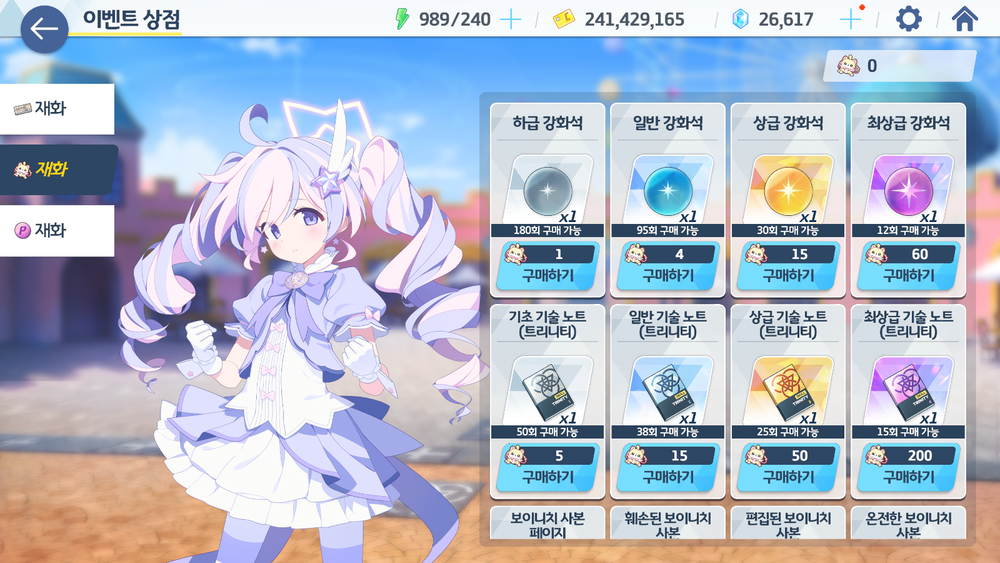Go back using the arrow button

(44, 29)
